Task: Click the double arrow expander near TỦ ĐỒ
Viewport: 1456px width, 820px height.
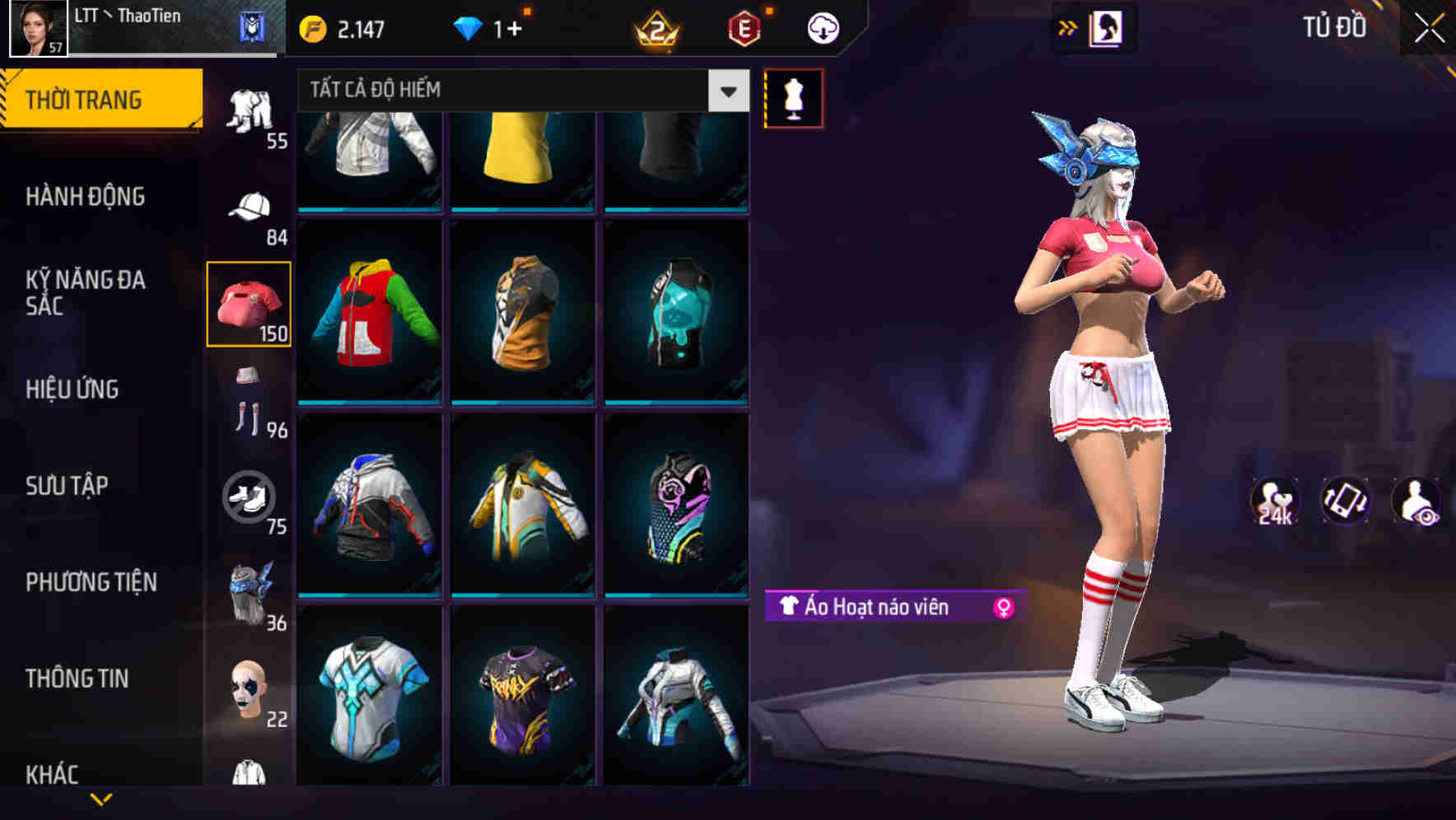Action: click(x=1068, y=26)
